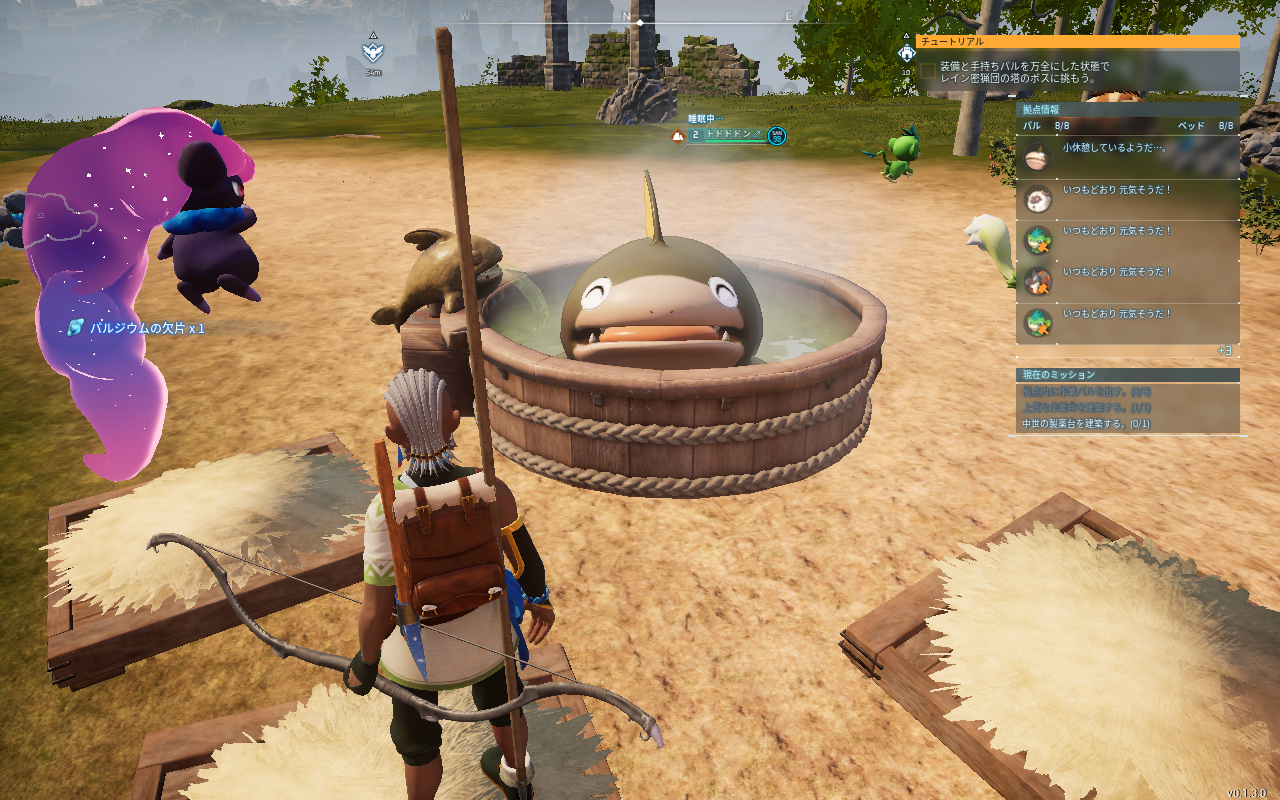Click the winged waypoint marker on compass

click(373, 52)
